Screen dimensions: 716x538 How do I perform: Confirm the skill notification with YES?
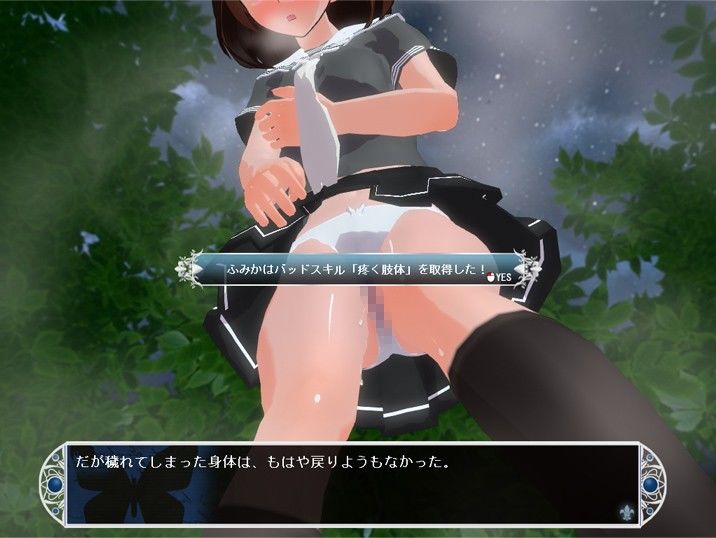click(x=500, y=276)
